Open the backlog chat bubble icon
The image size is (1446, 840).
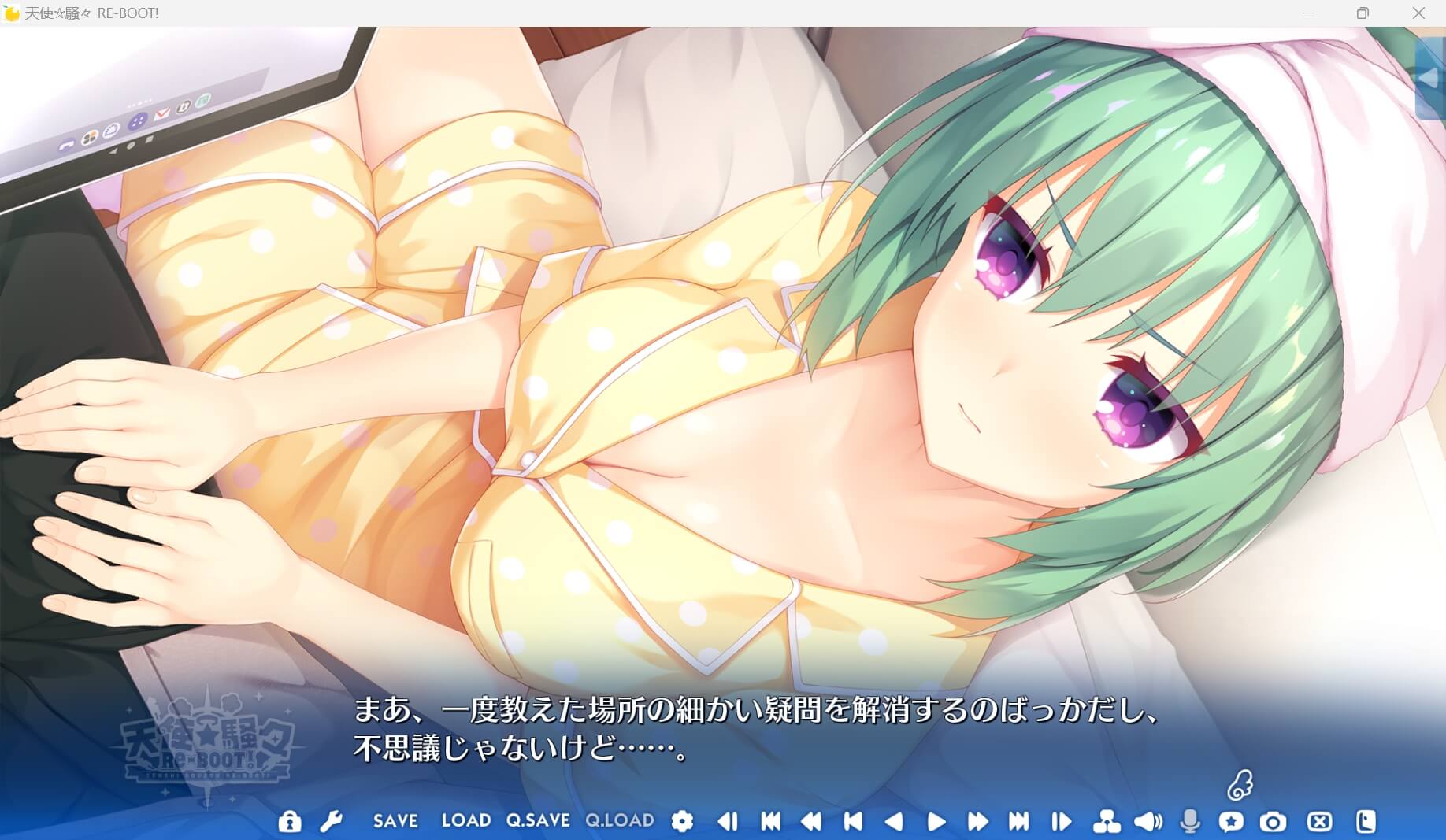click(x=1231, y=820)
